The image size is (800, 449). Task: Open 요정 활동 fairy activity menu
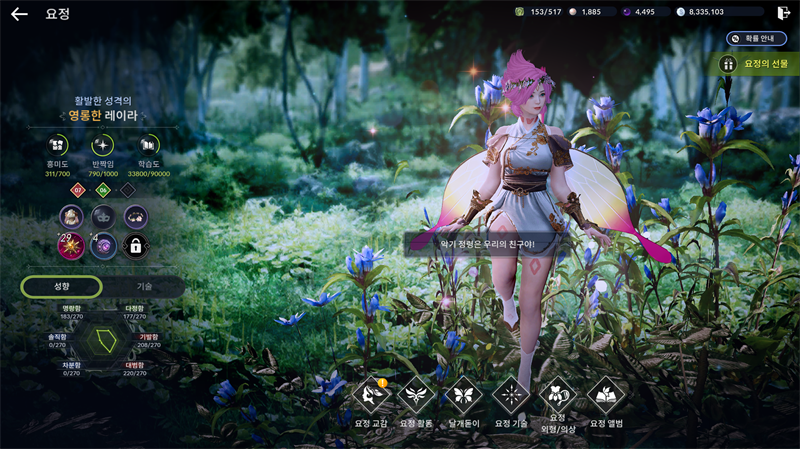tap(415, 395)
